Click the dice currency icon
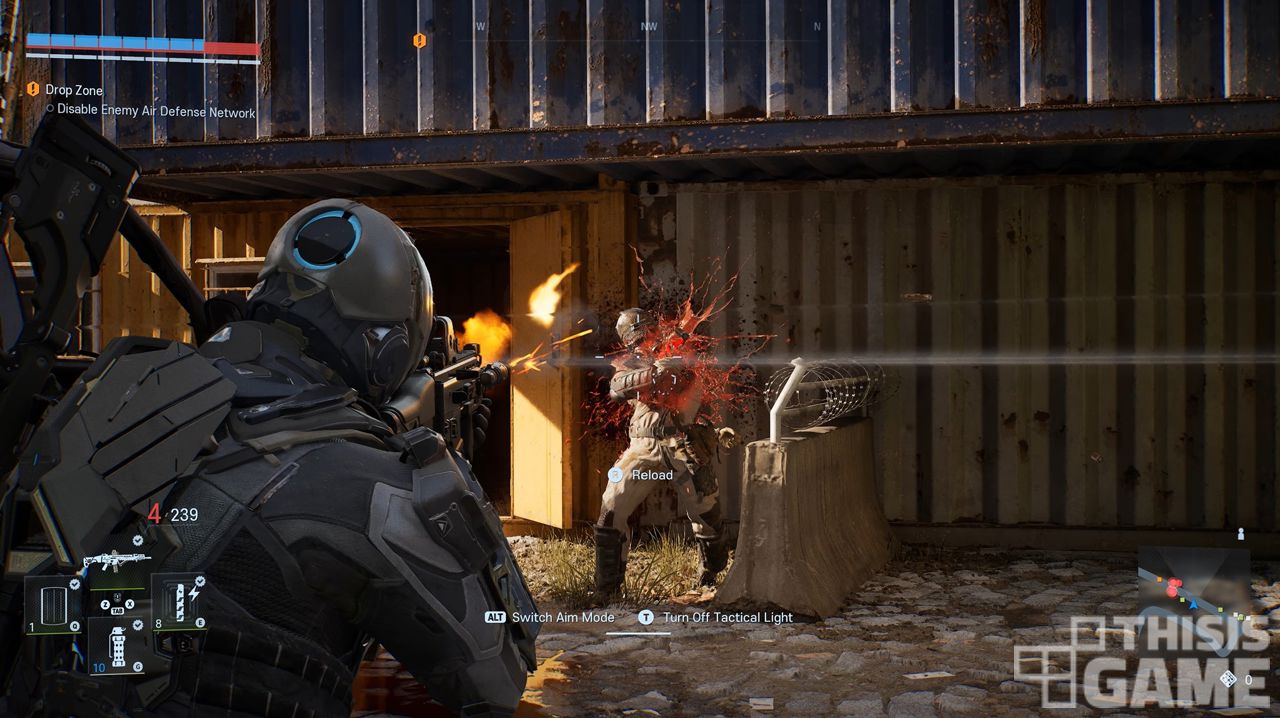Image resolution: width=1280 pixels, height=718 pixels. tap(1227, 679)
